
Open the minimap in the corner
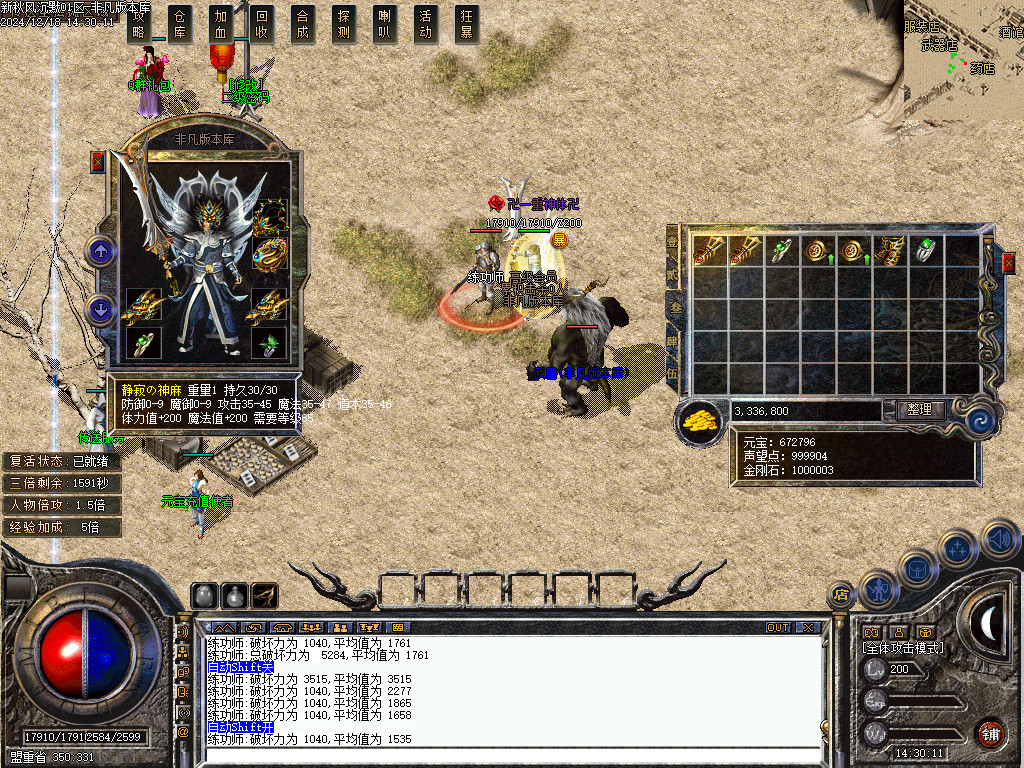[x=963, y=60]
